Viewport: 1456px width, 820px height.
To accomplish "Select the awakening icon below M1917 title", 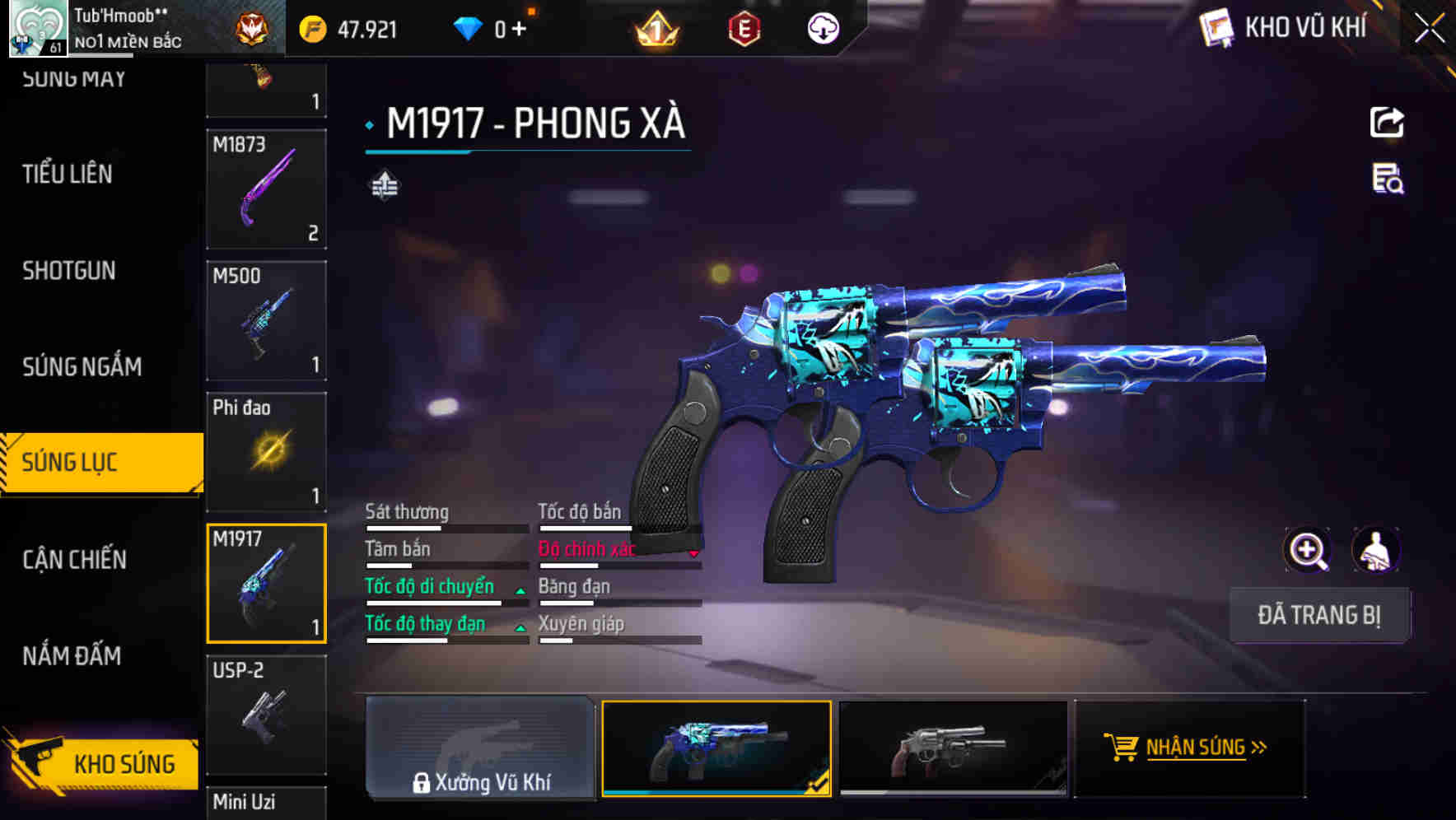I will [x=384, y=186].
